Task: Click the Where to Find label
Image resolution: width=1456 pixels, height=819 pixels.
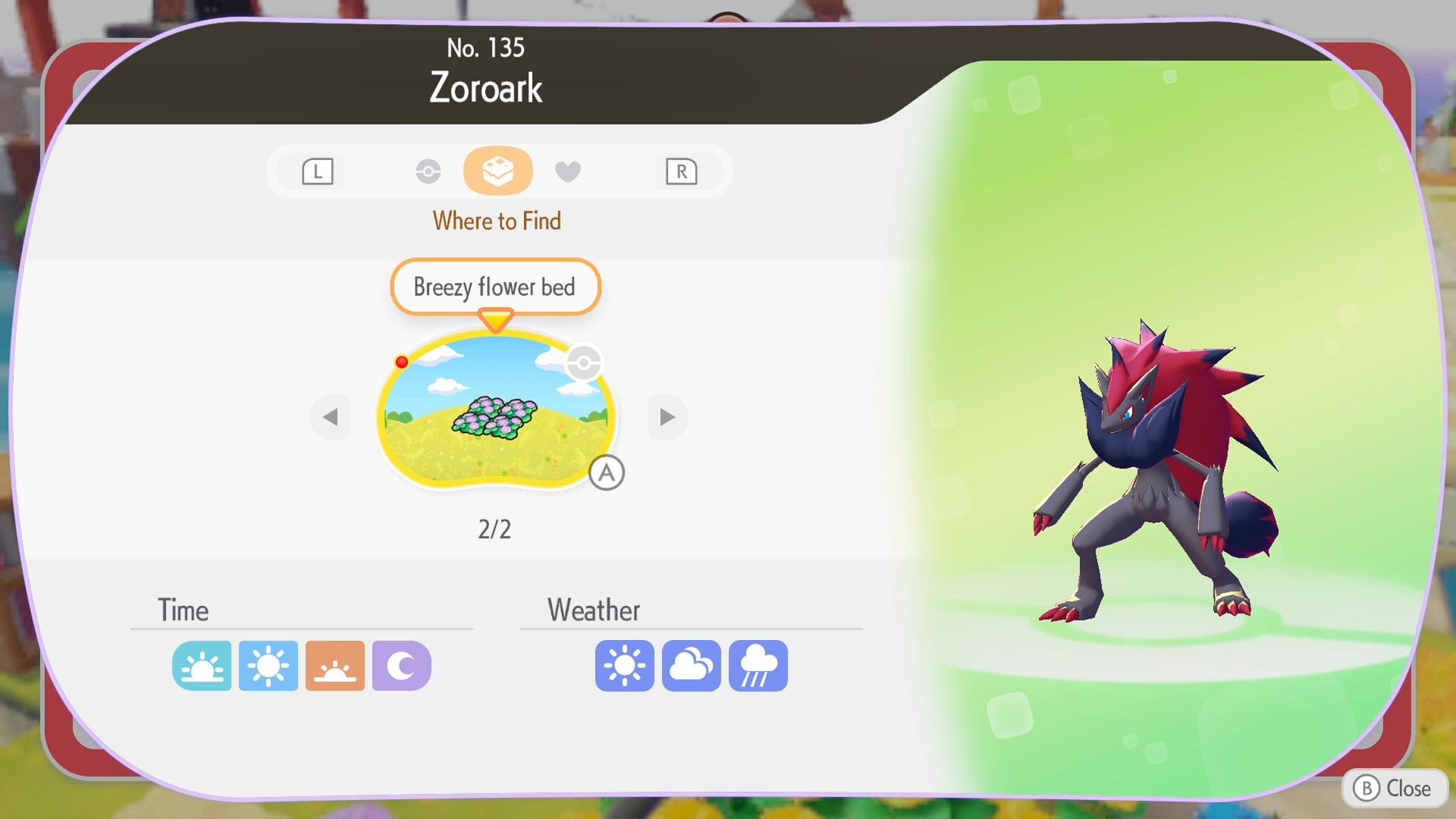Action: [x=497, y=221]
